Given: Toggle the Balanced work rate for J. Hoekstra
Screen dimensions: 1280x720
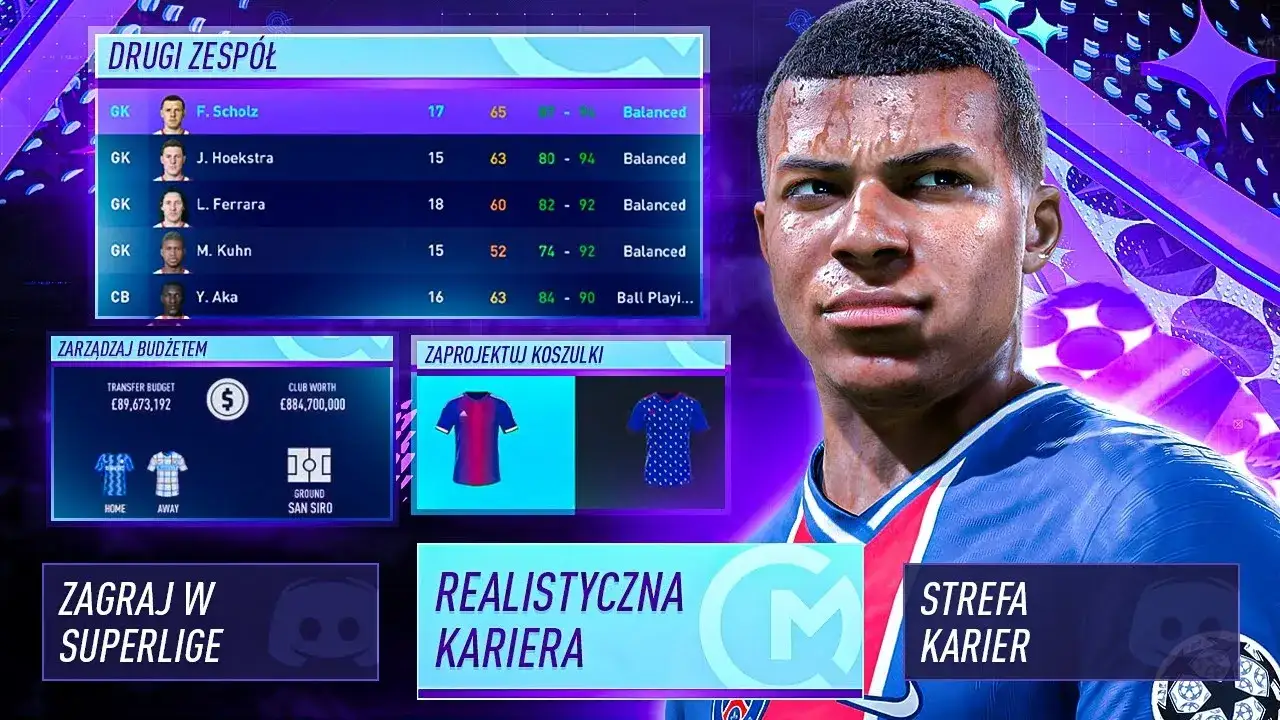Looking at the screenshot, I should (652, 158).
